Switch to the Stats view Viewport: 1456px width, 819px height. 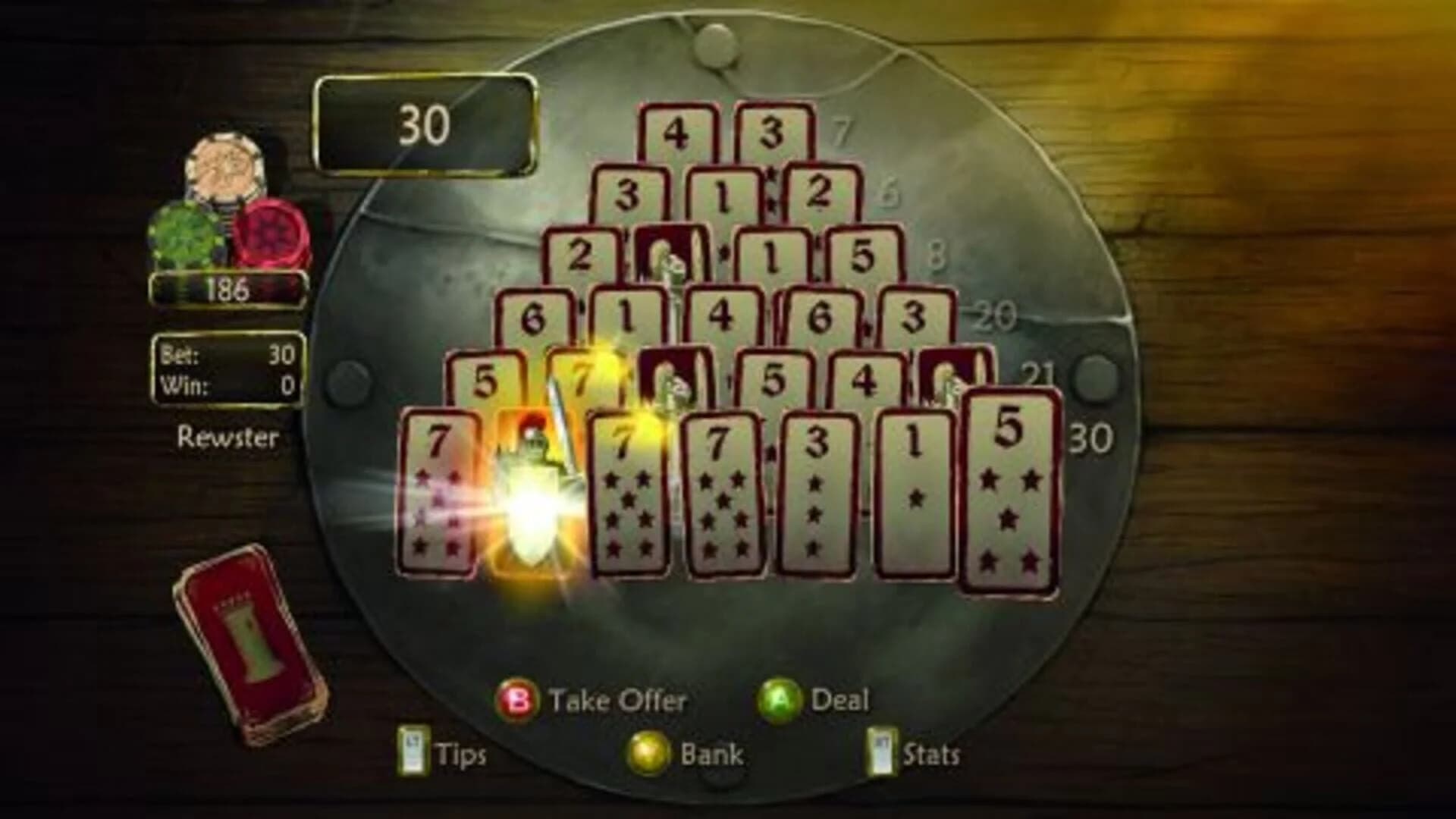tap(933, 752)
